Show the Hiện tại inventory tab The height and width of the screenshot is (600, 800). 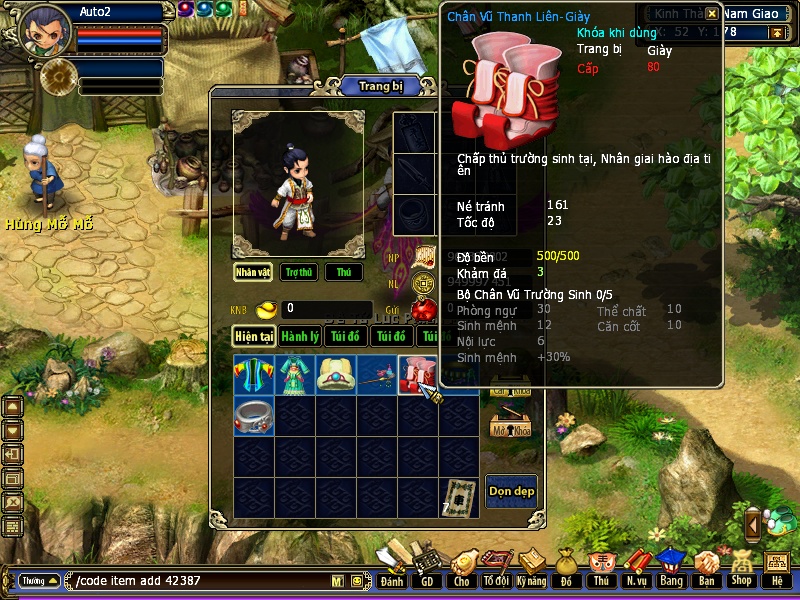254,337
